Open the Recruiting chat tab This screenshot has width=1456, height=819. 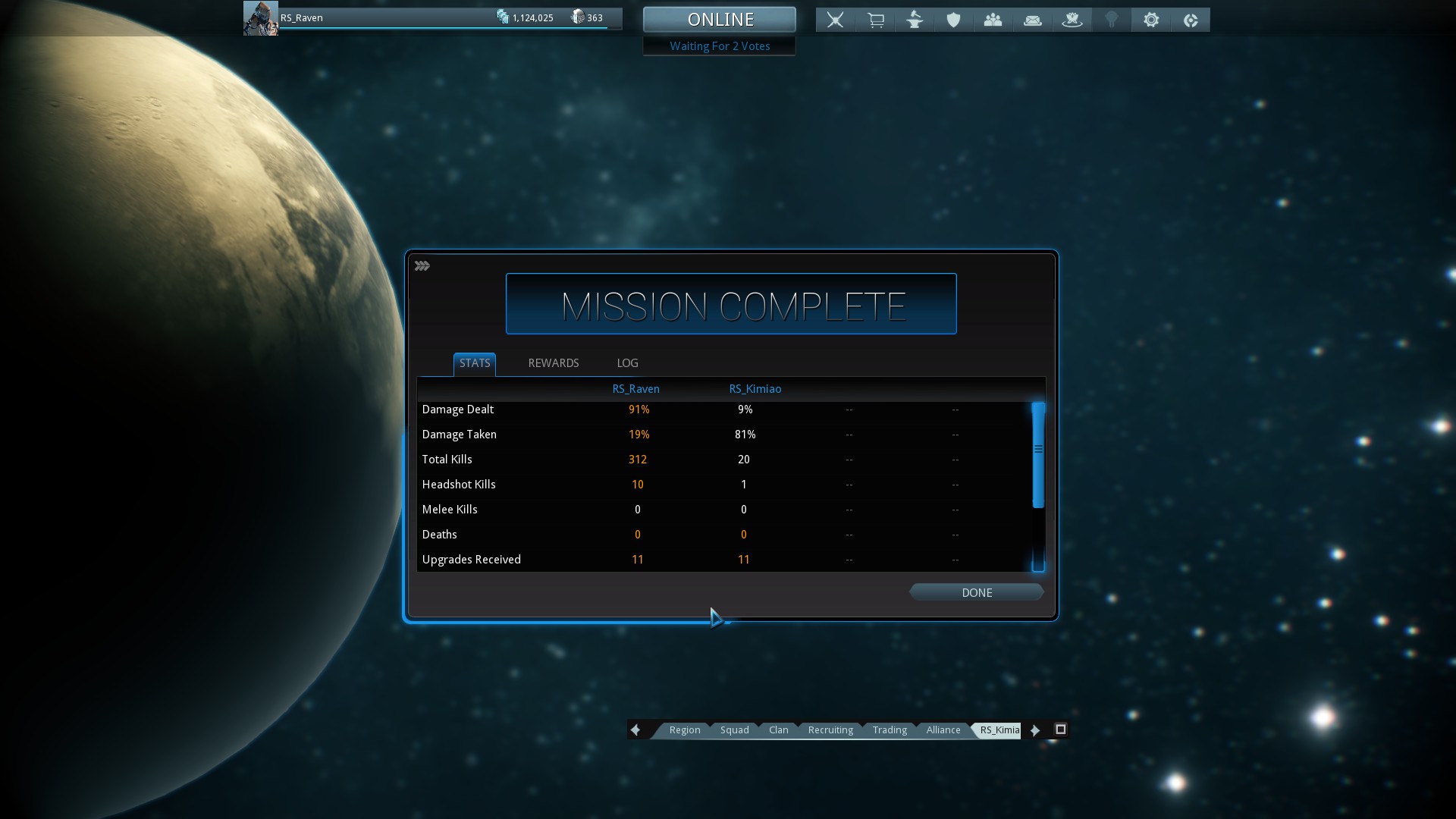[830, 730]
